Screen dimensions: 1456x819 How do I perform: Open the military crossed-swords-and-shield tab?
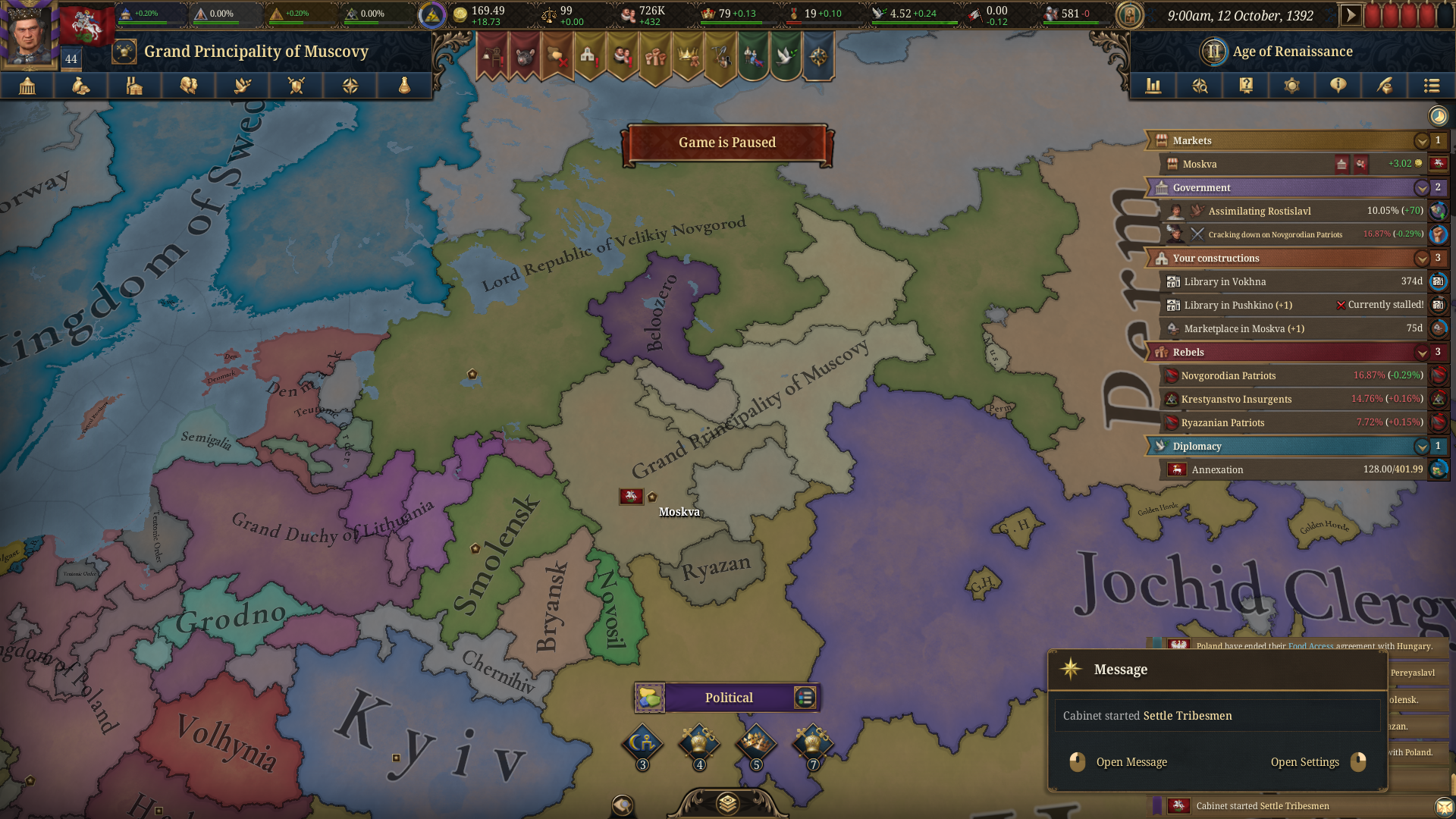click(297, 86)
